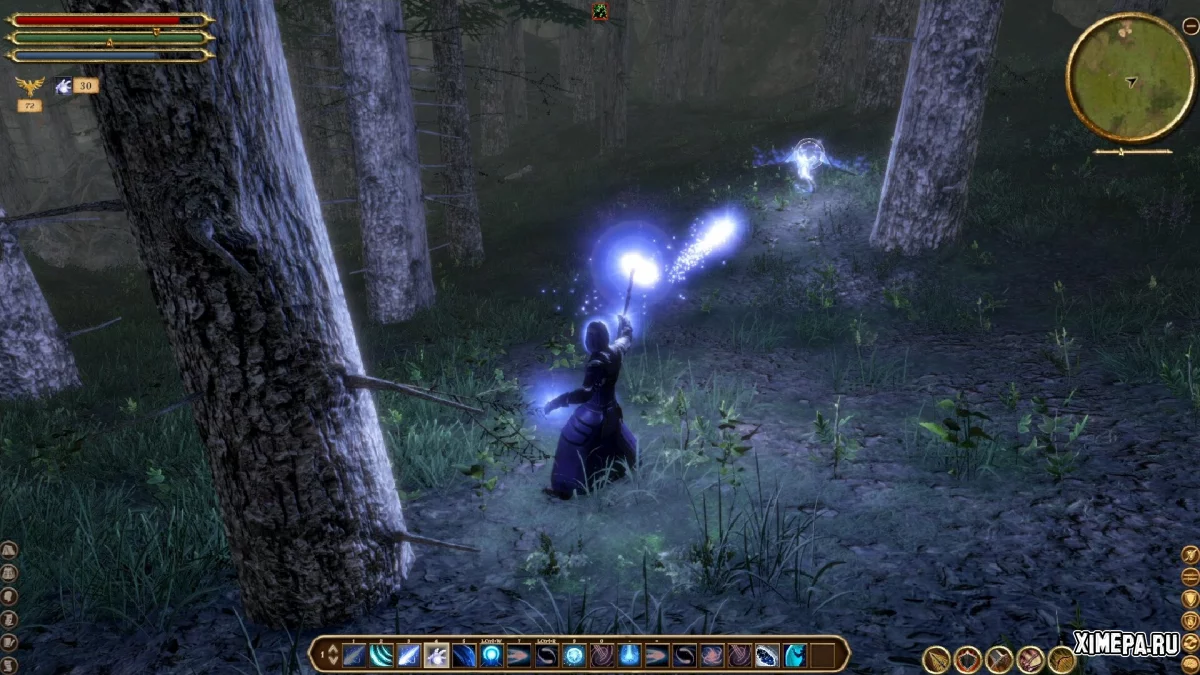Click the active hand spell buff icon

pyautogui.click(x=64, y=86)
